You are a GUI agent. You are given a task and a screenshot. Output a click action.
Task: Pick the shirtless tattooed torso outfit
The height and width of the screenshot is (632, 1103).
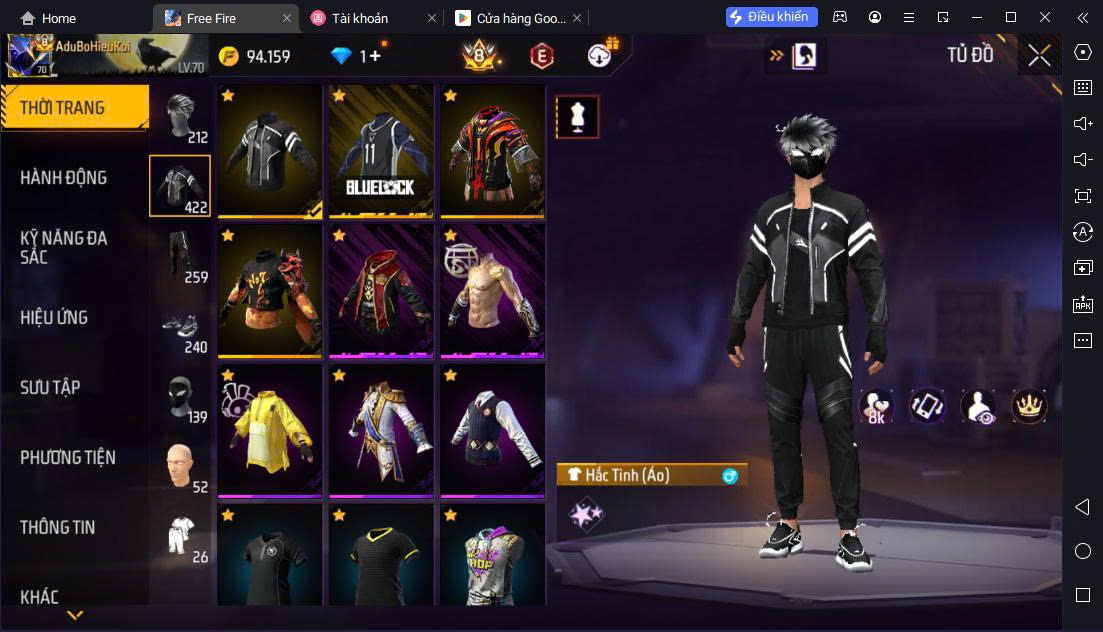pyautogui.click(x=492, y=290)
